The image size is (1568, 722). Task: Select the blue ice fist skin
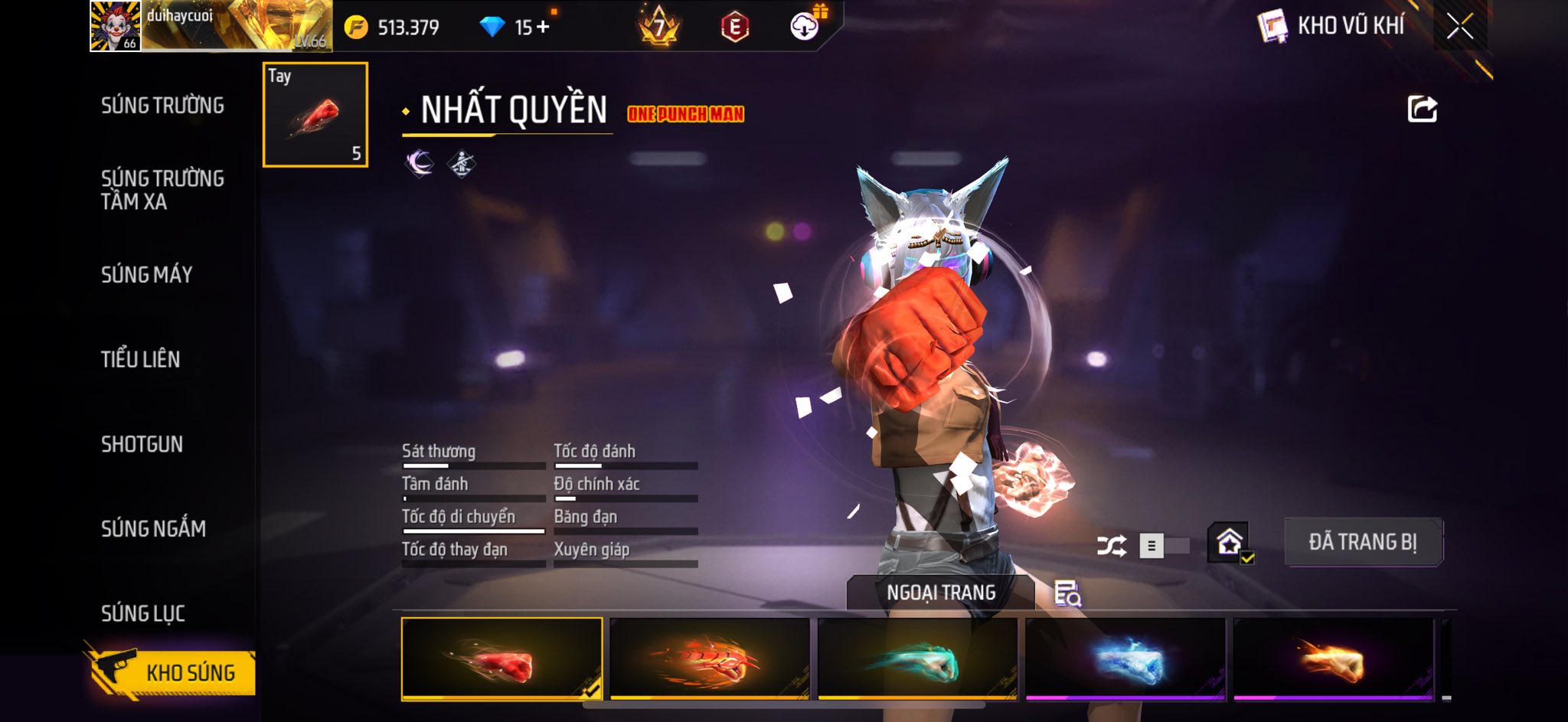coord(1125,660)
